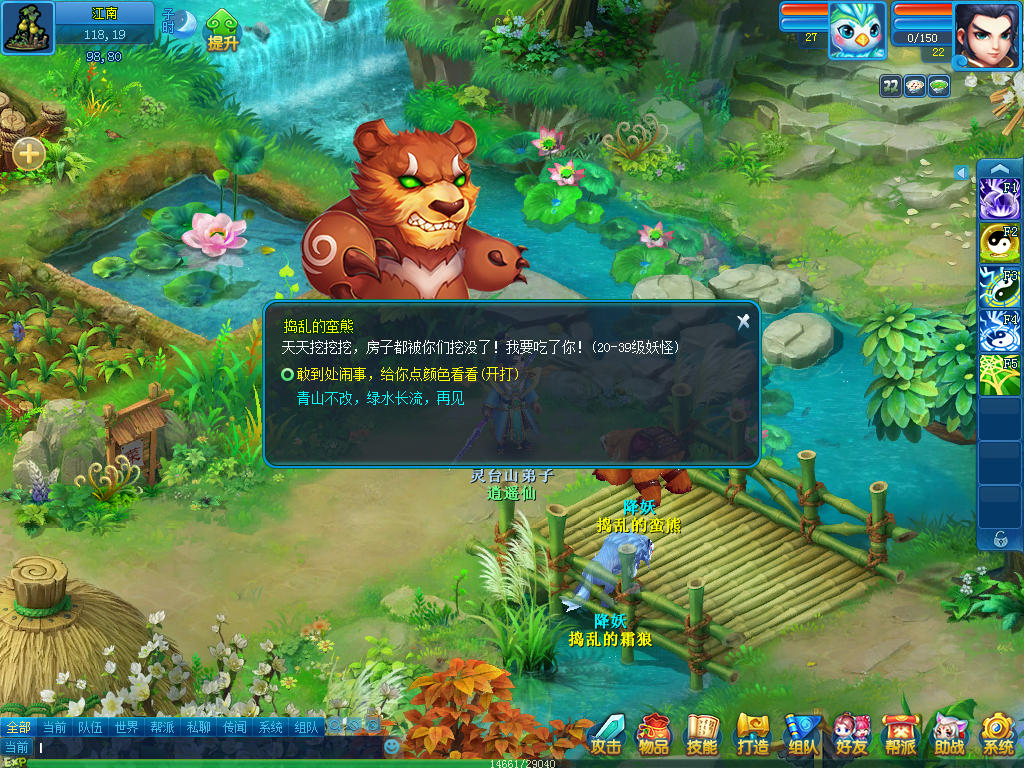Click the green 提升 upgrade icon

click(x=223, y=32)
